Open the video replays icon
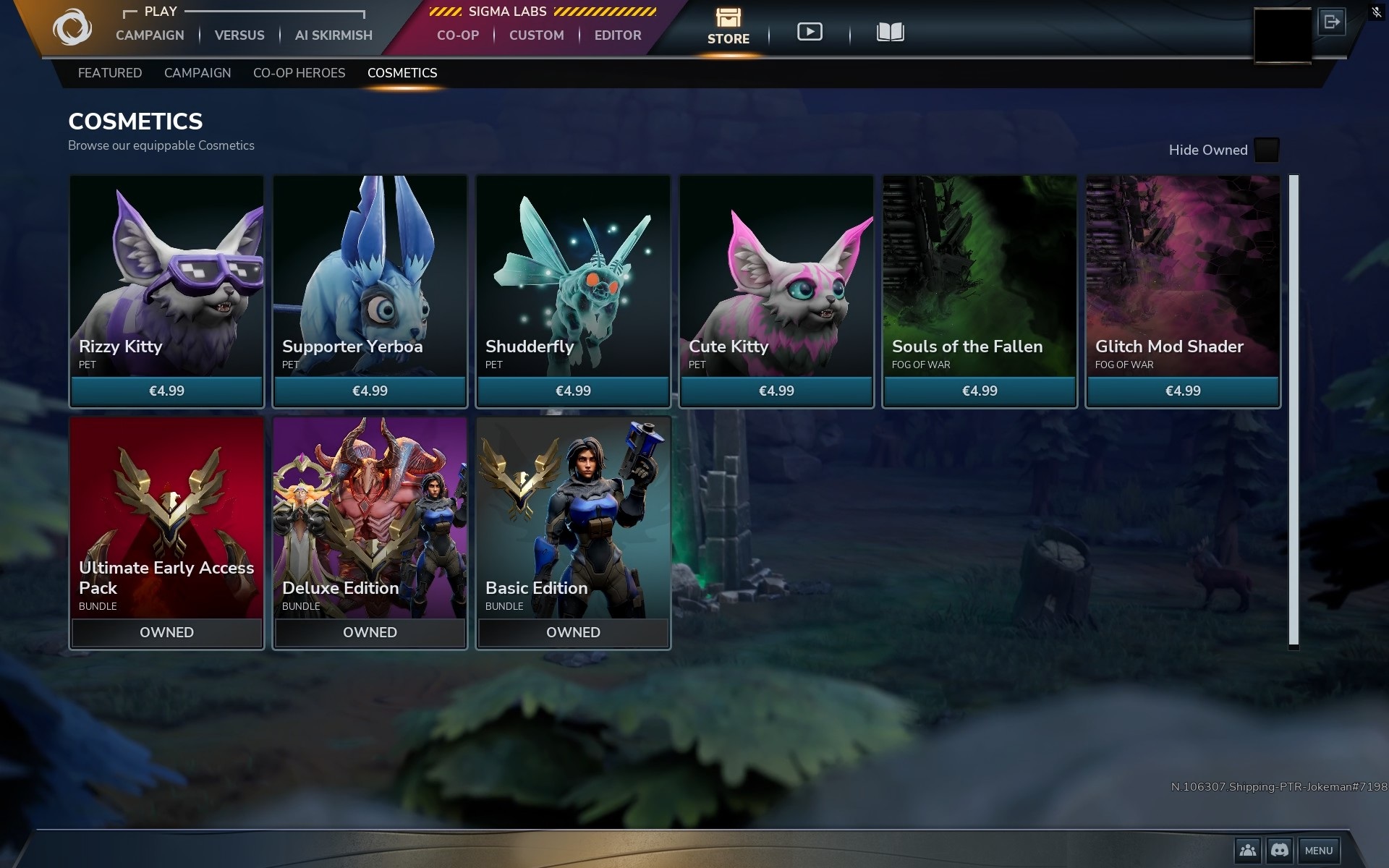This screenshot has height=868, width=1389. (x=810, y=32)
